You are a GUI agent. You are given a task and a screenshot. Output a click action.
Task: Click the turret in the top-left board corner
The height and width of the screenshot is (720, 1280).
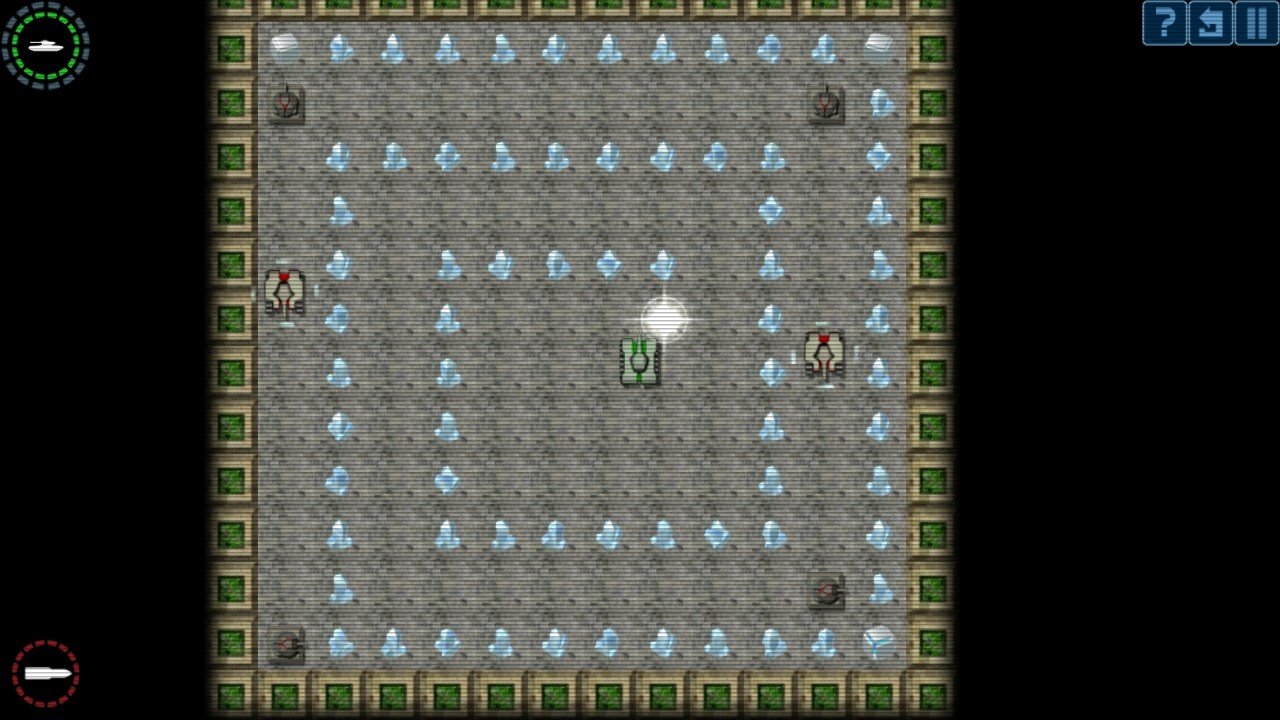tap(286, 104)
